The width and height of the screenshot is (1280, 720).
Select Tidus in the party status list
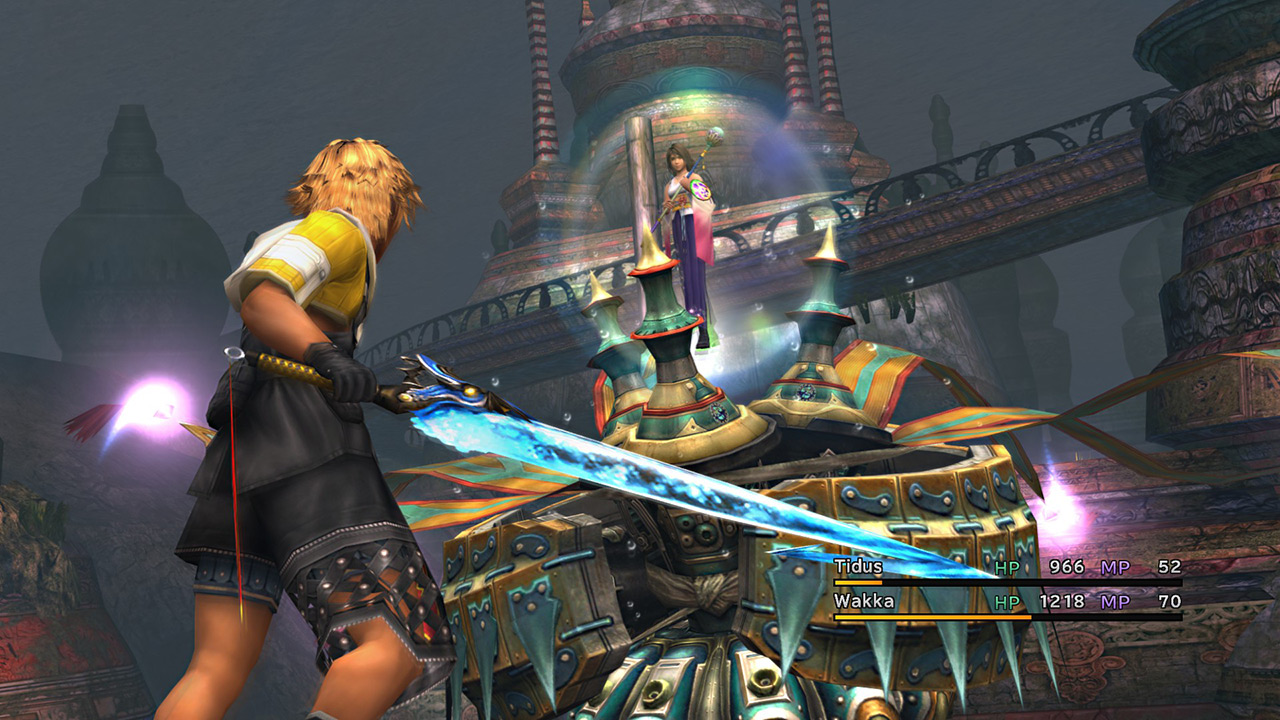[x=857, y=567]
